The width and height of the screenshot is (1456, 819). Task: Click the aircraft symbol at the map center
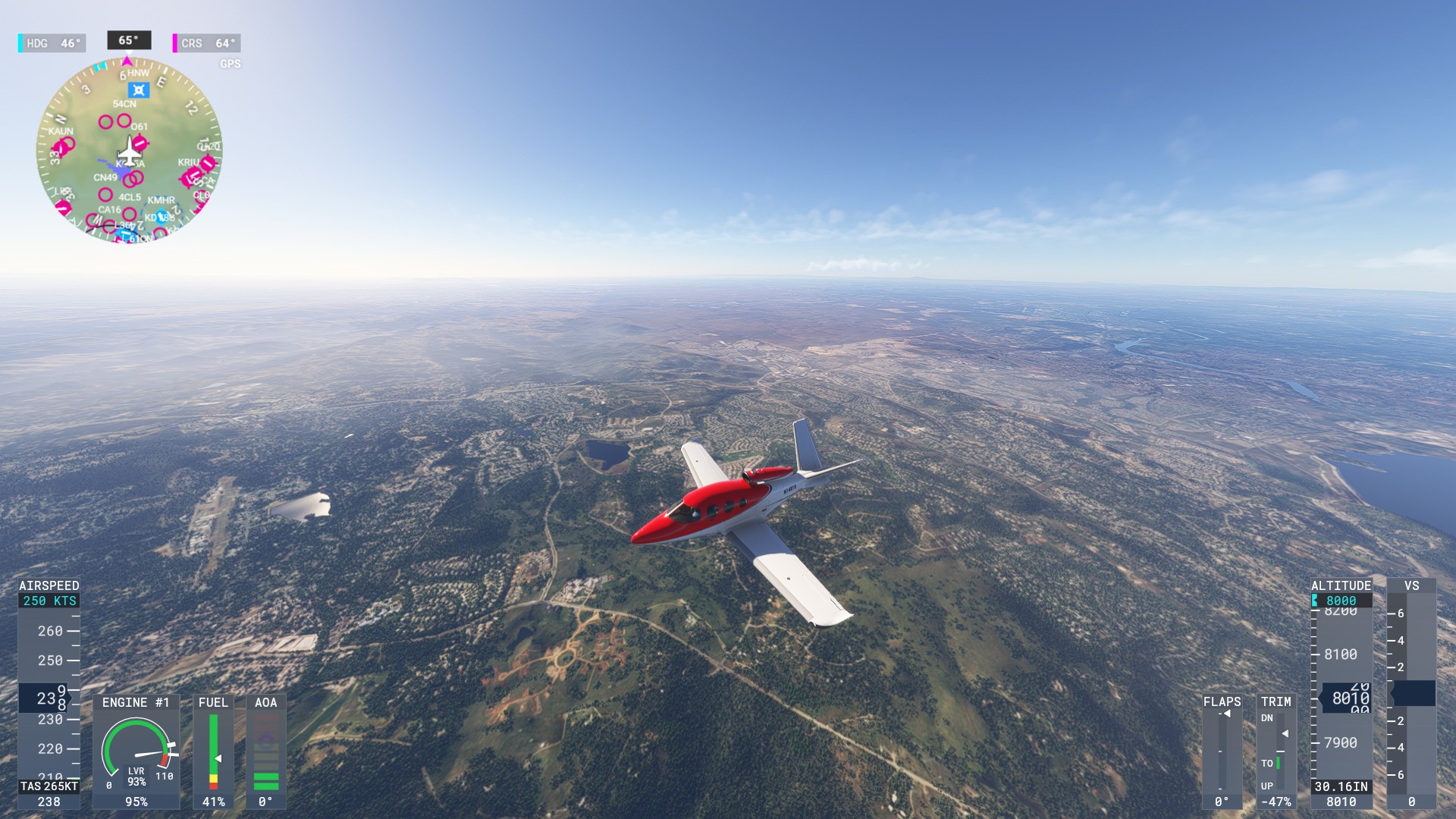129,152
